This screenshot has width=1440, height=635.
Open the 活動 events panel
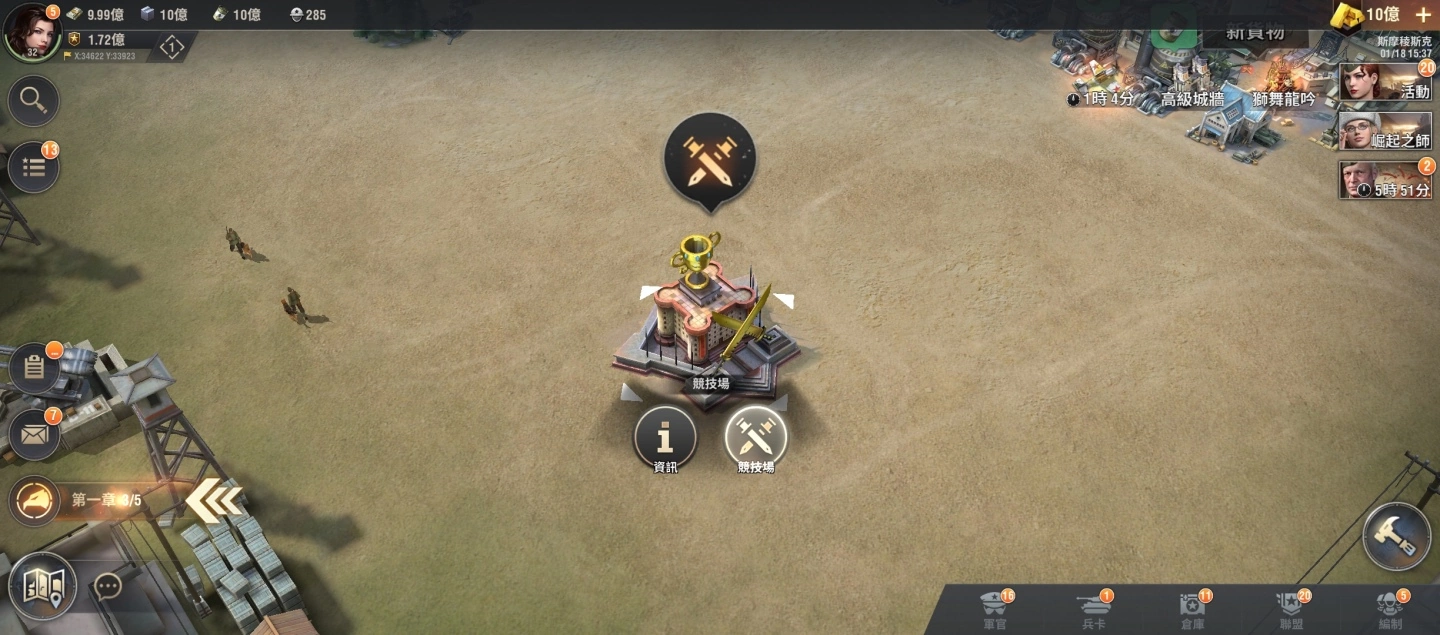(x=1385, y=82)
